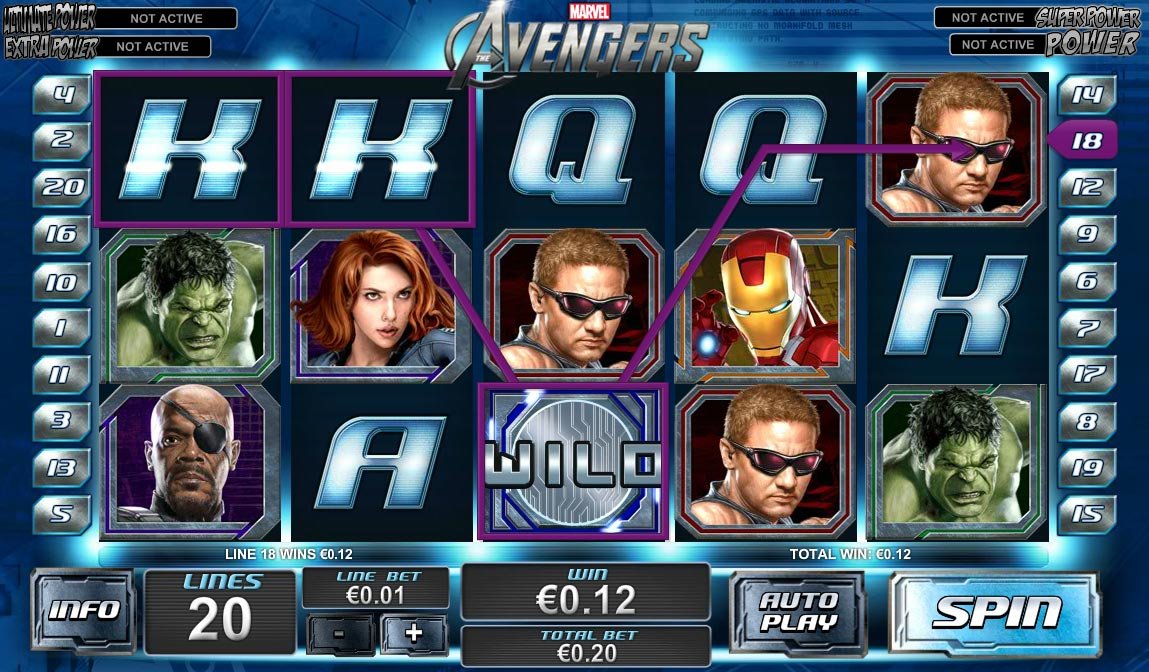1149x672 pixels.
Task: Activate payline number 14
Action: pos(1086,95)
